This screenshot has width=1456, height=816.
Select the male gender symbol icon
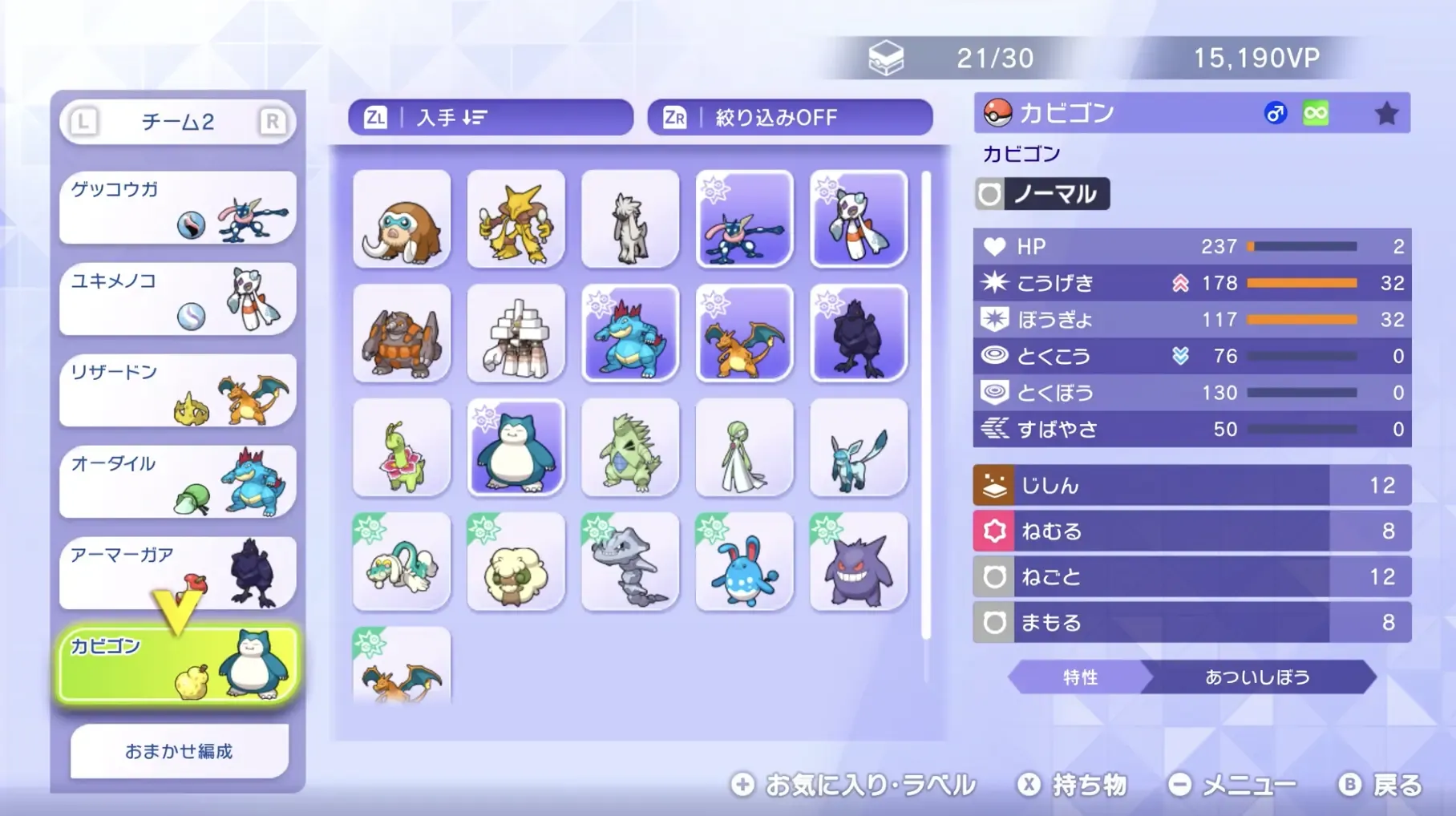click(1274, 112)
